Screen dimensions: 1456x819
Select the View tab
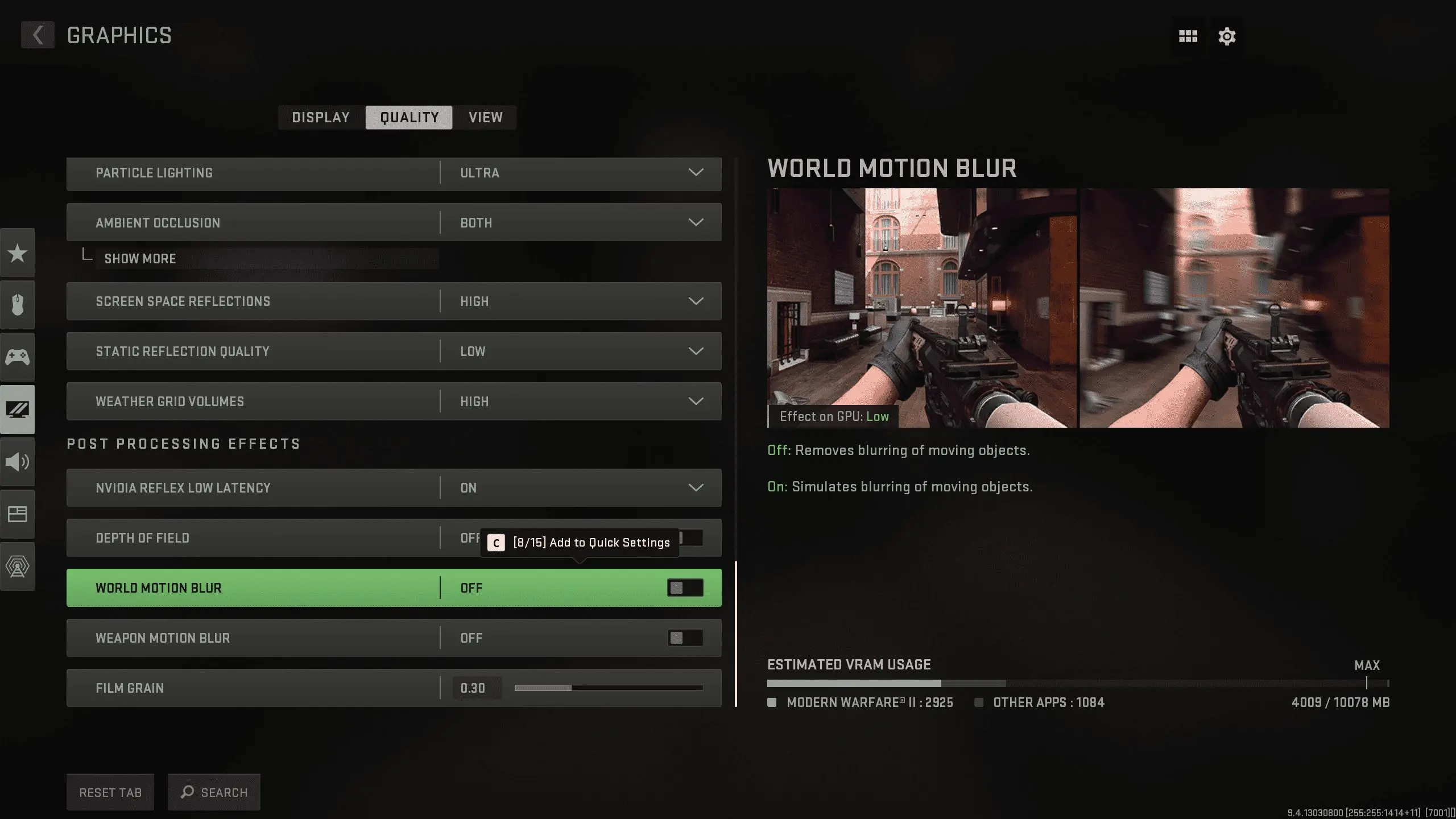pos(485,118)
